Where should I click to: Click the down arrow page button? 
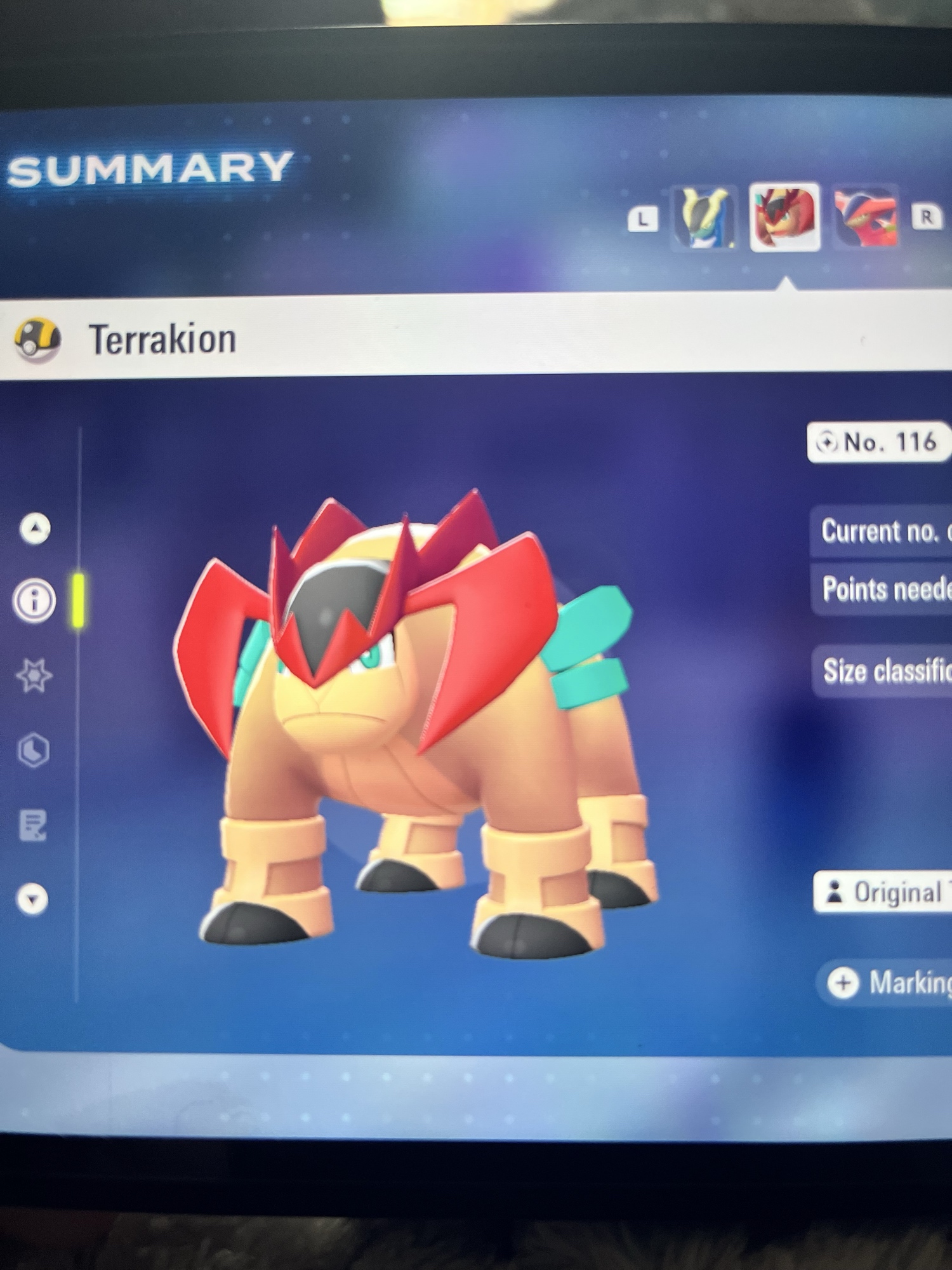[x=32, y=899]
